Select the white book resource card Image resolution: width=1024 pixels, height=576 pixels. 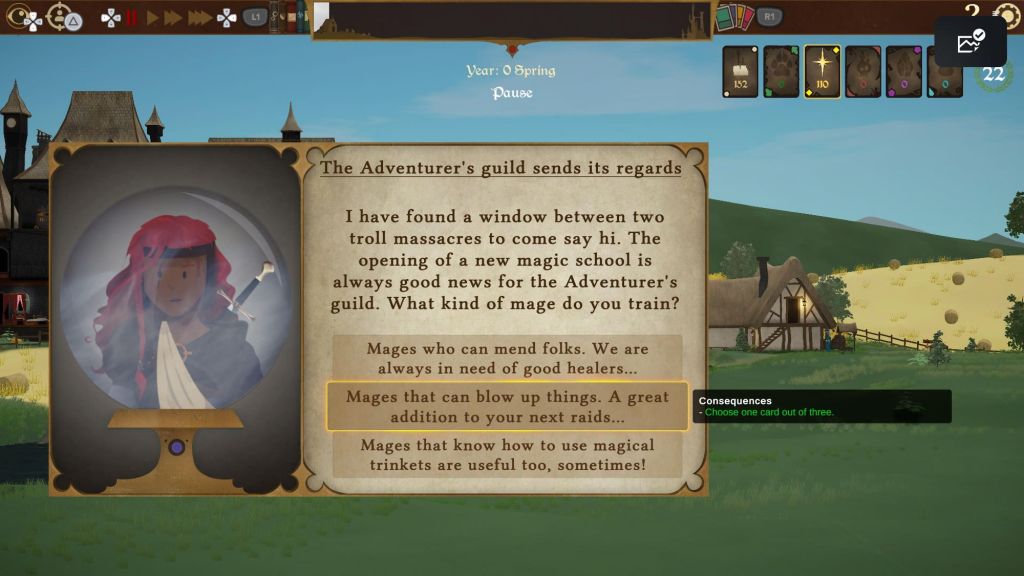tap(740, 71)
